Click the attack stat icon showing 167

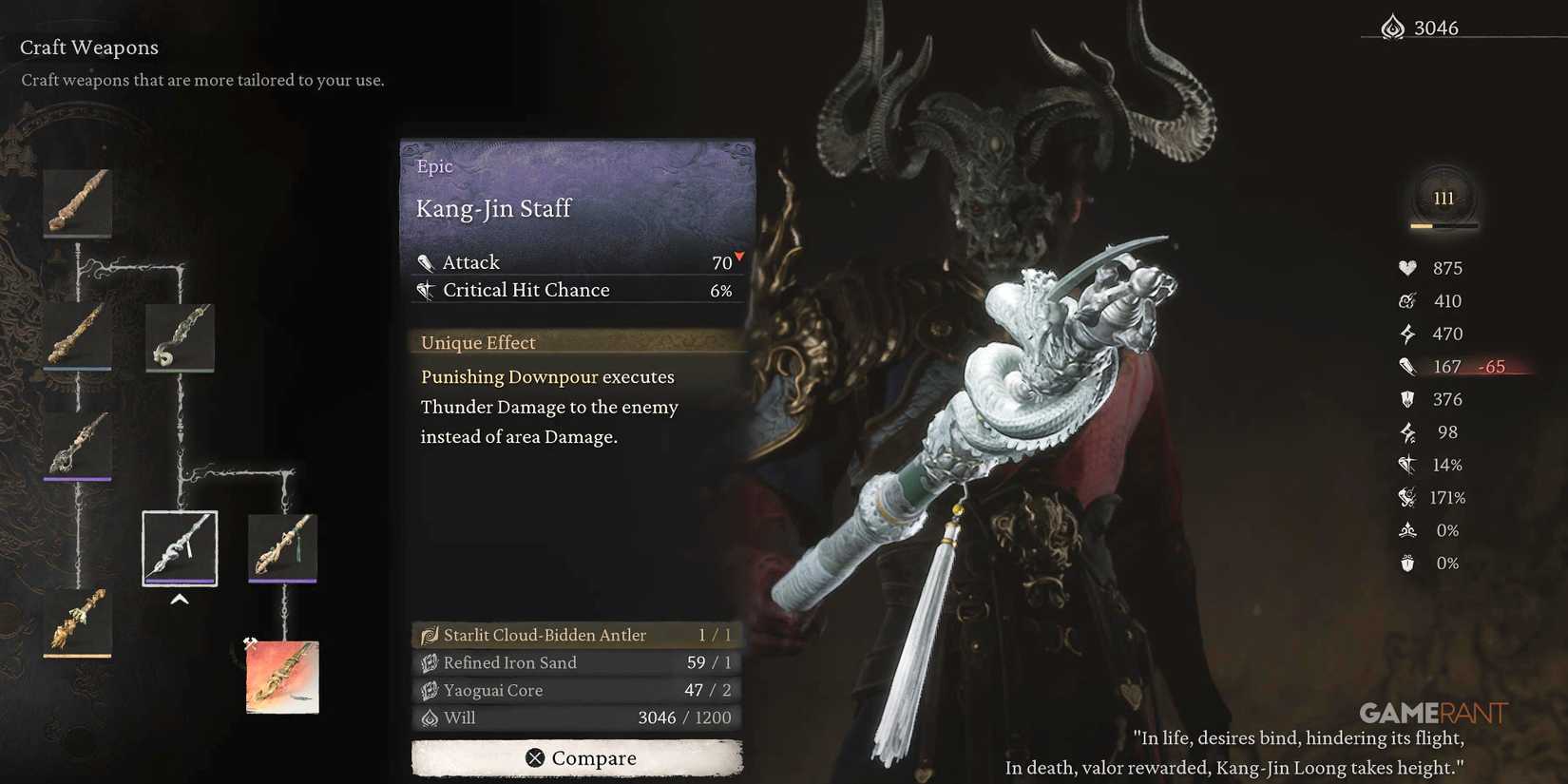tap(1407, 366)
